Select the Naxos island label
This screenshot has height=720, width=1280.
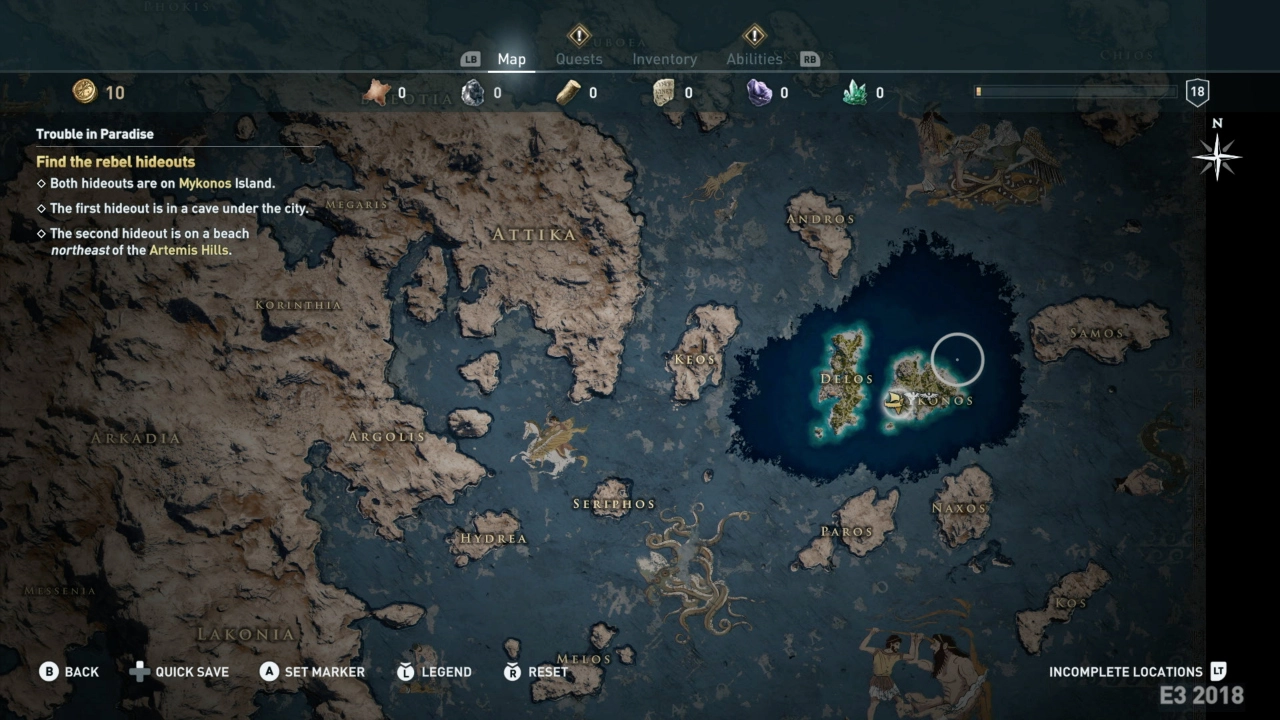tap(960, 508)
